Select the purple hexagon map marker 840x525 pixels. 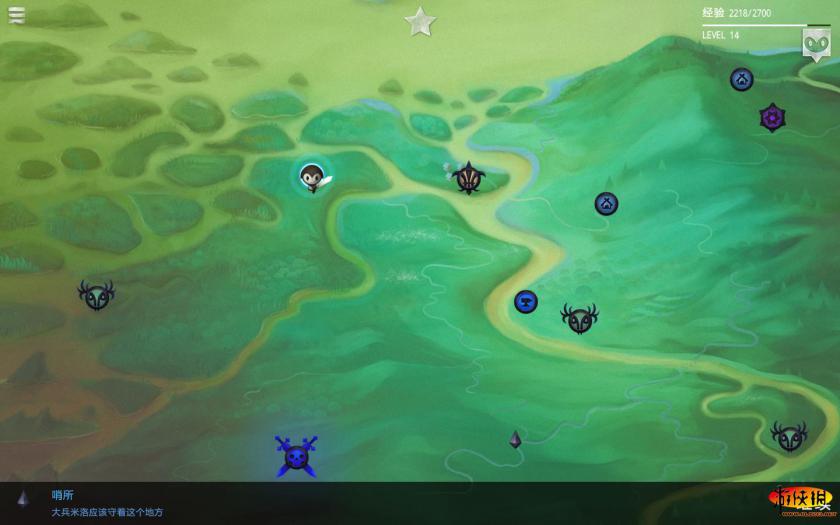[x=771, y=117]
